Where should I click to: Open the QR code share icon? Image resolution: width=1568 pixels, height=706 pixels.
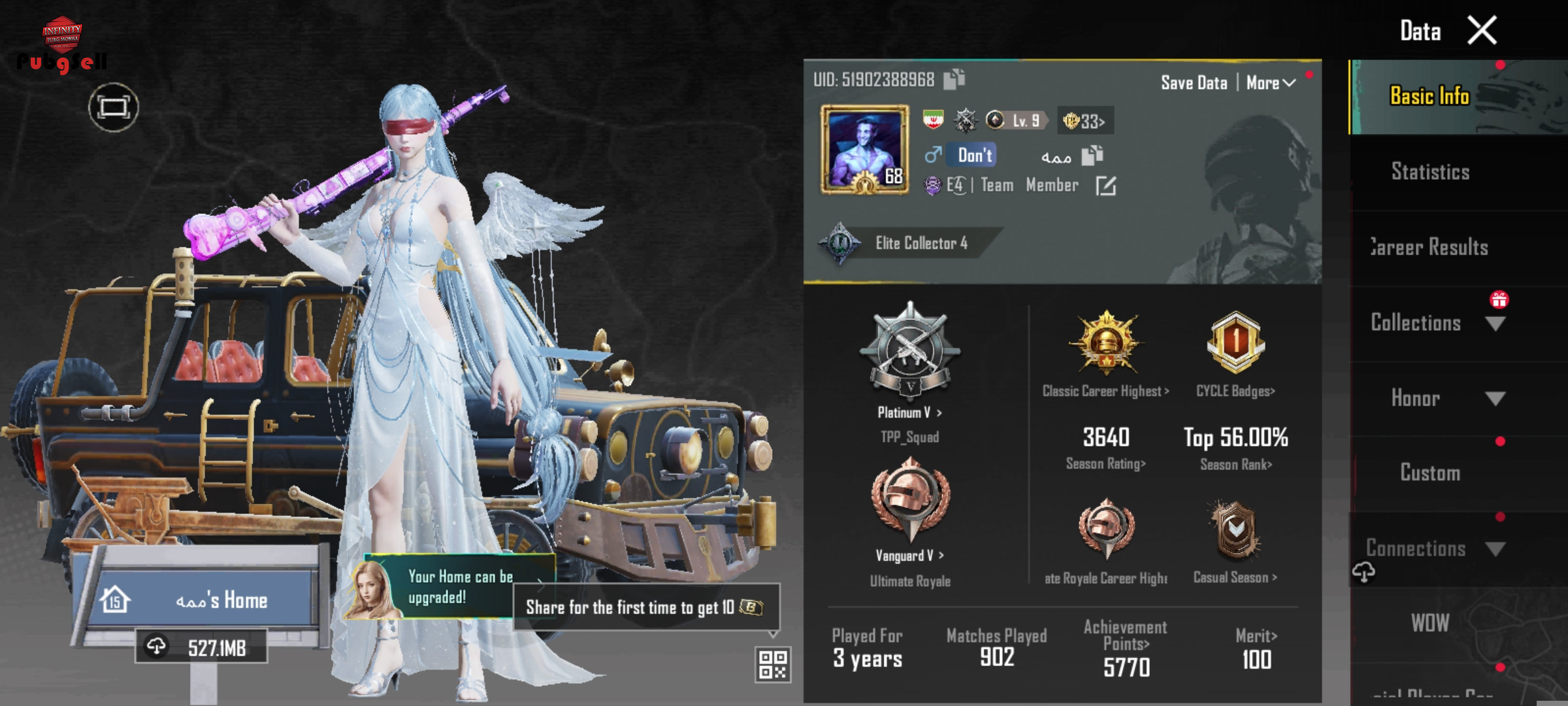(773, 665)
